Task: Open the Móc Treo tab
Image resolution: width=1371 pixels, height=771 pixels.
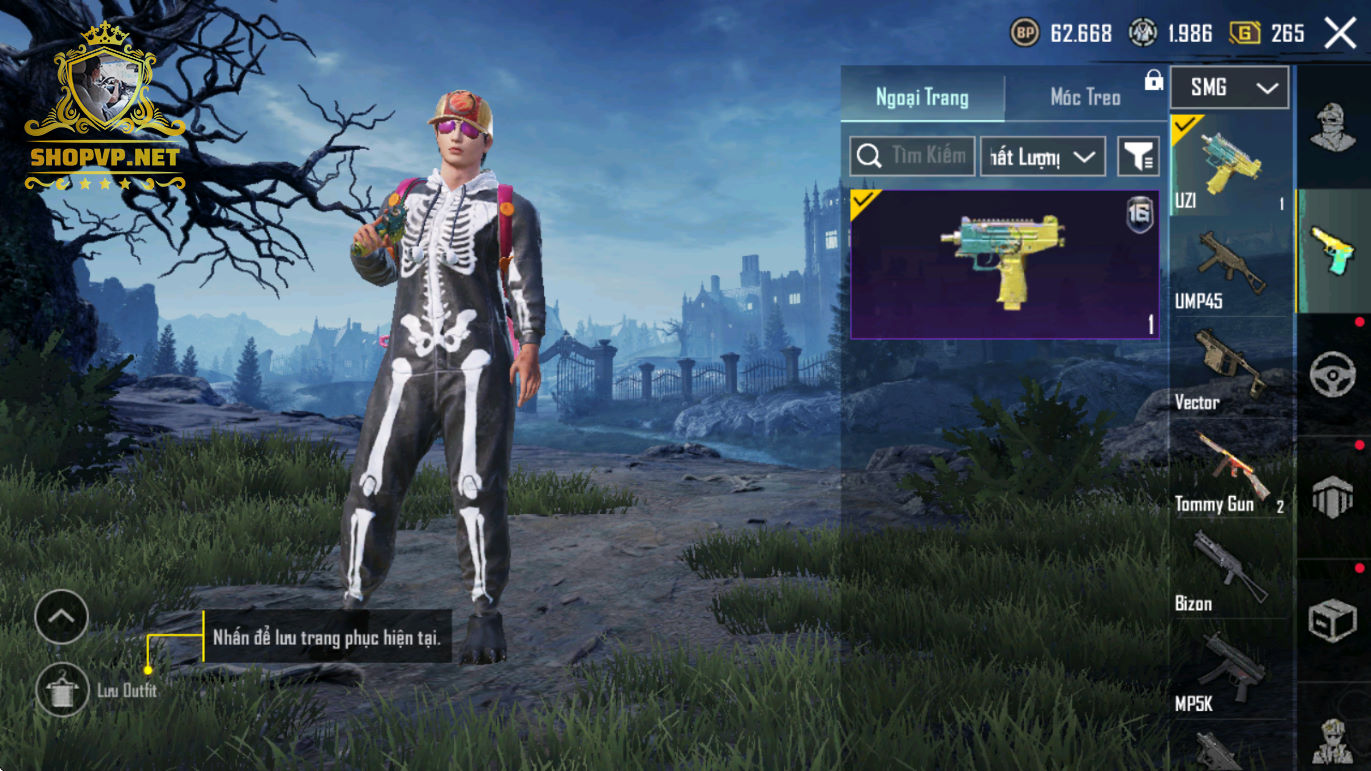Action: pyautogui.click(x=1085, y=97)
